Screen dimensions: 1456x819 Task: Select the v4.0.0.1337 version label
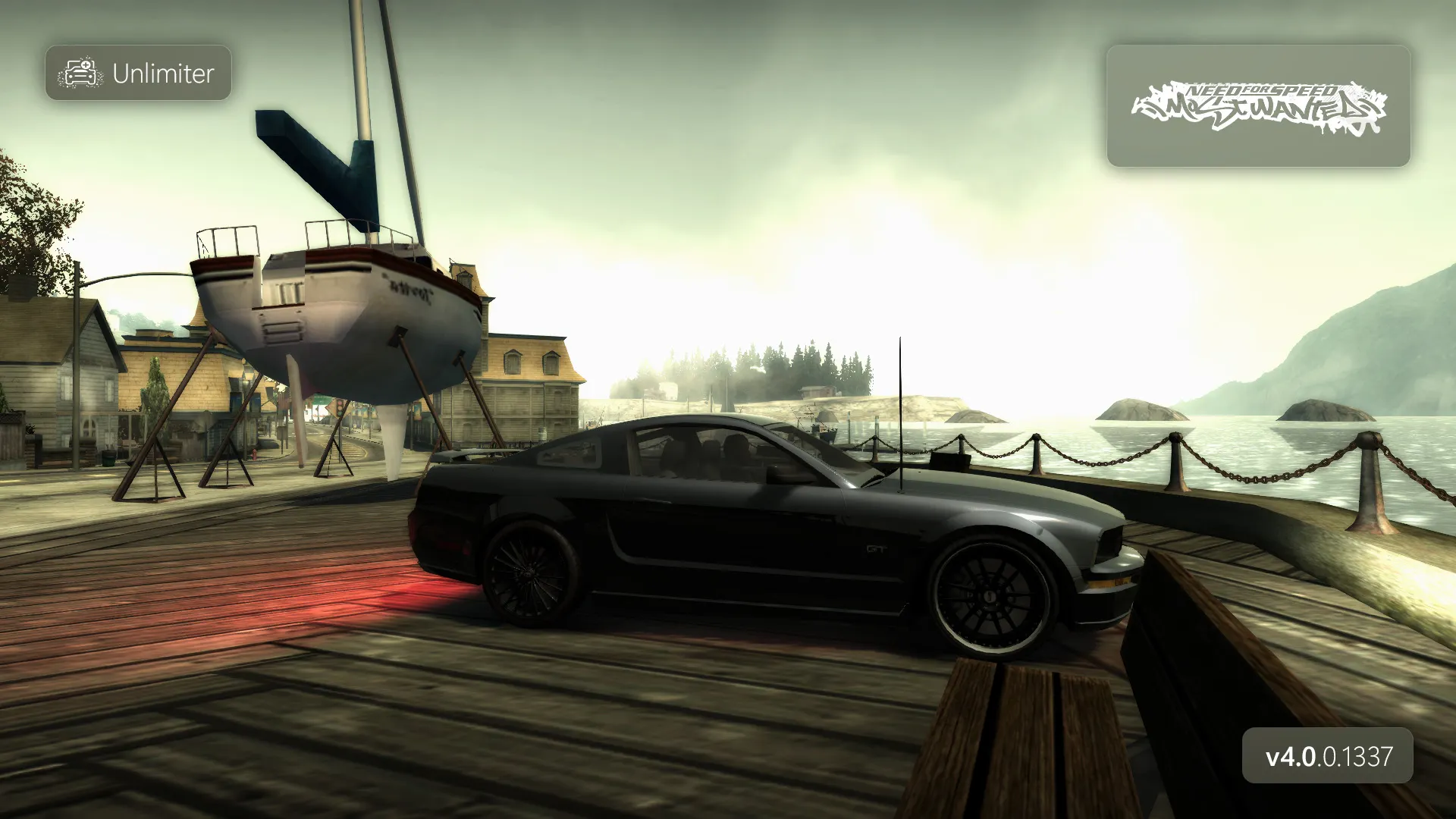point(1328,756)
